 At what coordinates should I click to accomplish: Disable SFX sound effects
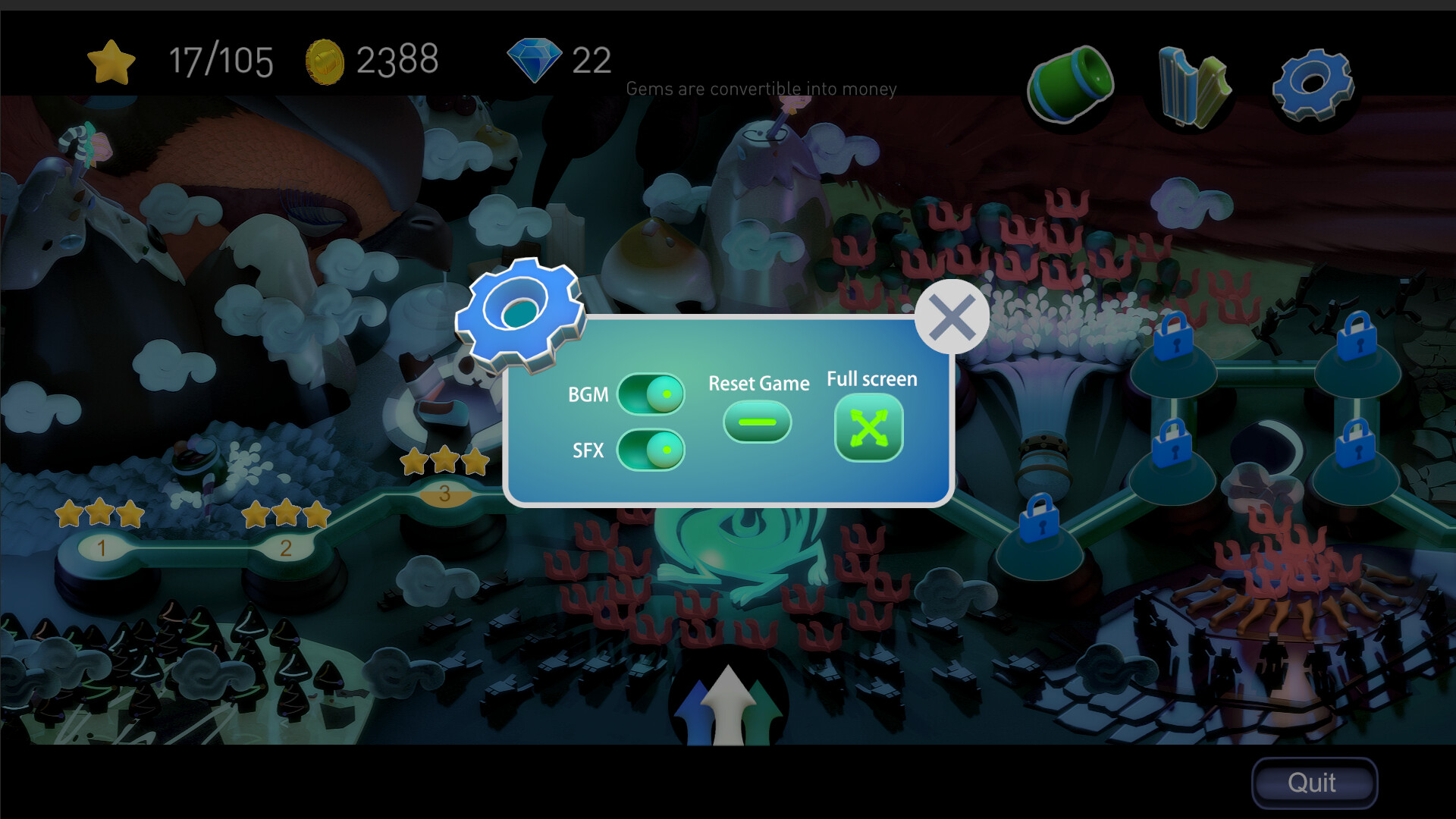(x=651, y=450)
